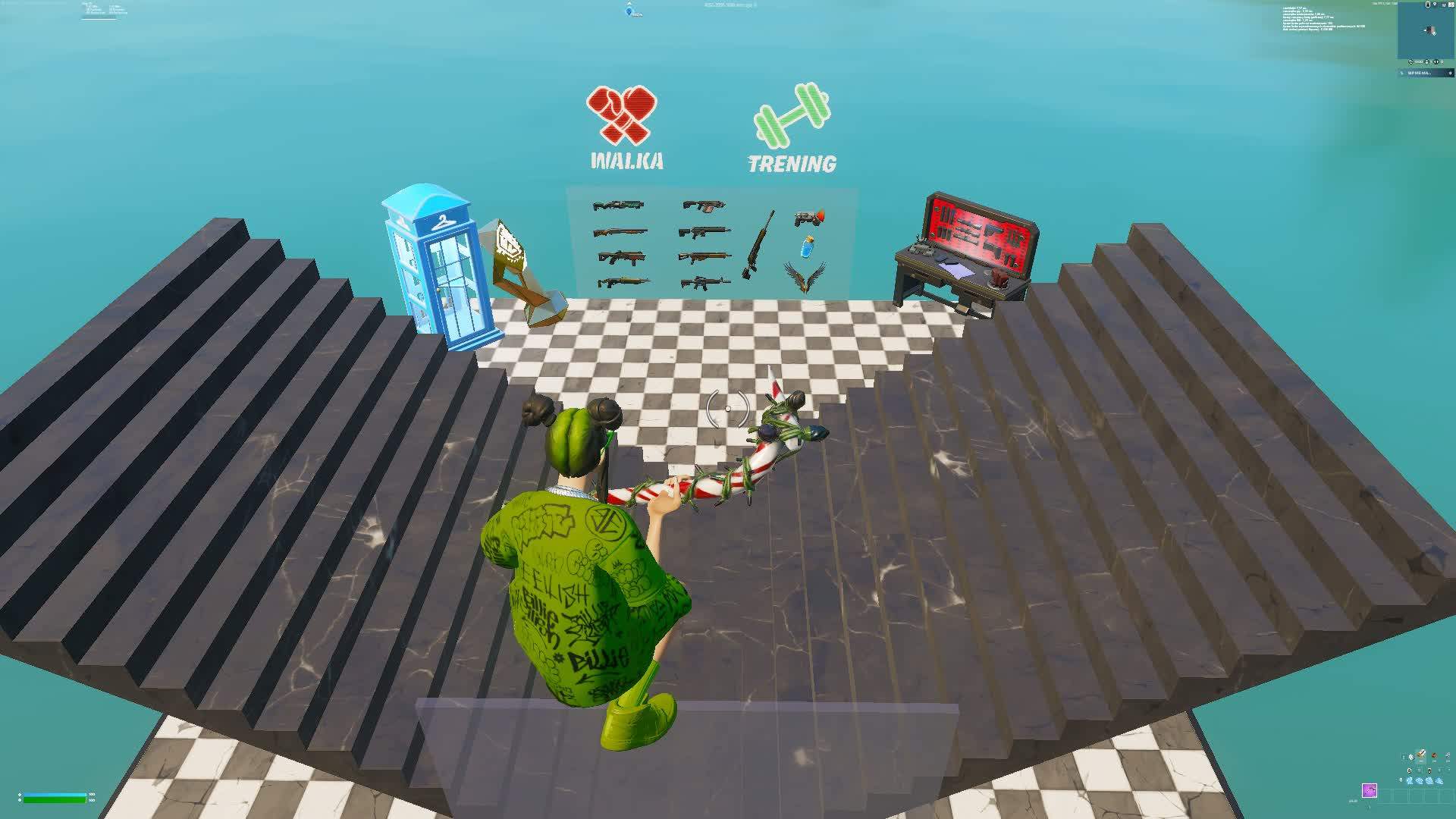Click the brick material icon in the build HUD
1456x819 pixels.
[x=1434, y=755]
